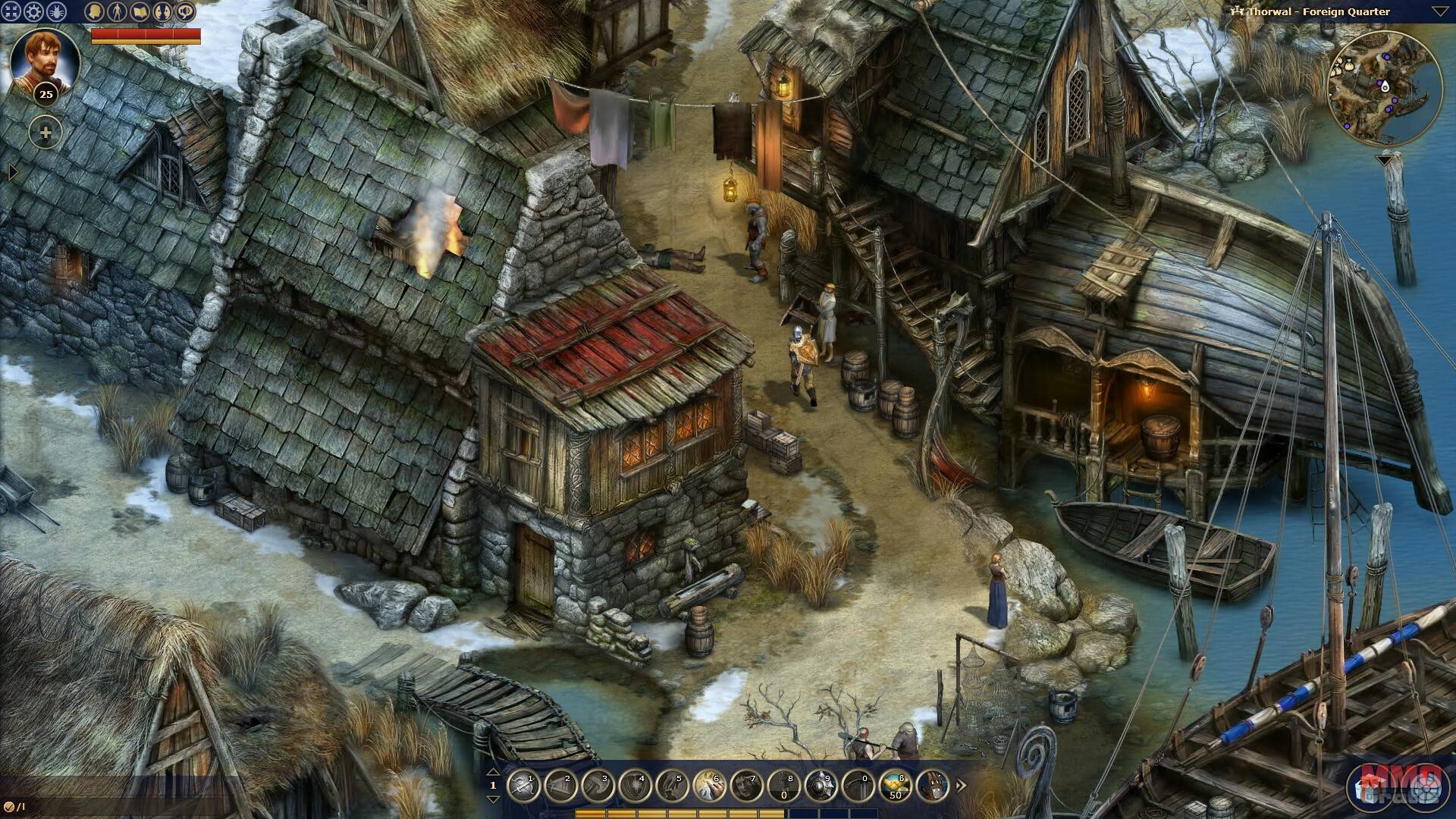Open the speech bubble chat icon
This screenshot has width=1456, height=819.
coord(185,11)
